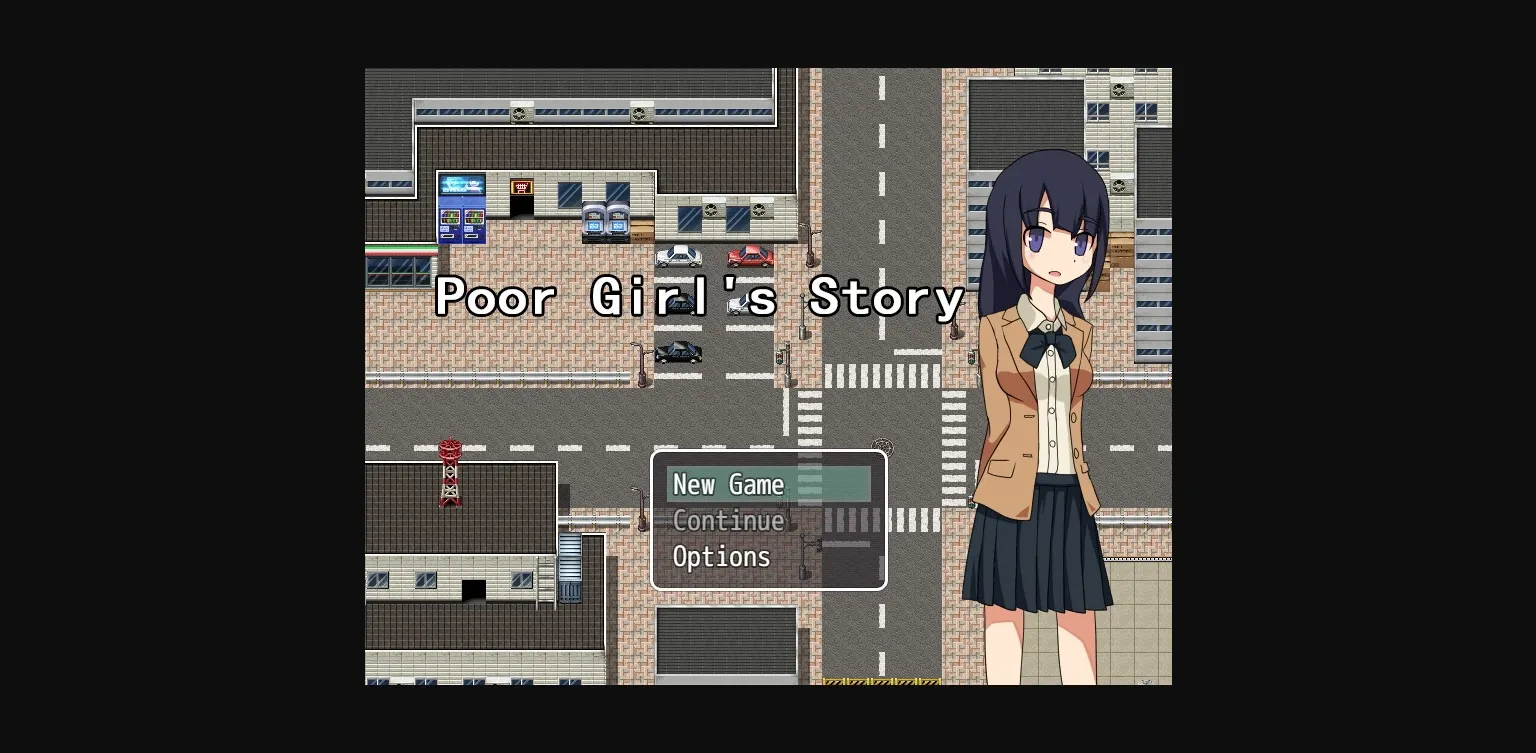Viewport: 1536px width, 753px height.
Task: Click the blue vending machine pair
Action: [461, 210]
